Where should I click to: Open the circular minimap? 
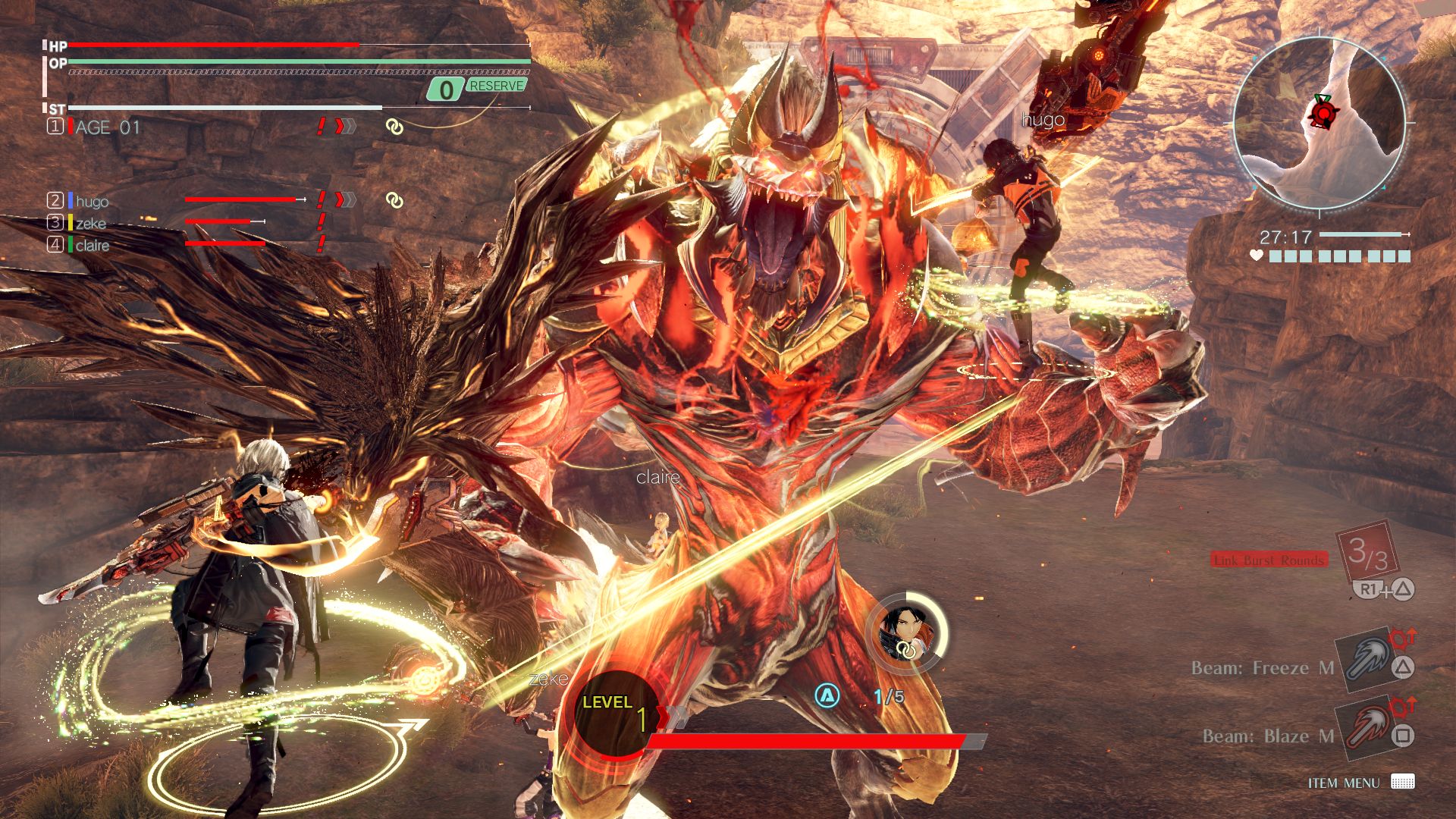tap(1320, 123)
